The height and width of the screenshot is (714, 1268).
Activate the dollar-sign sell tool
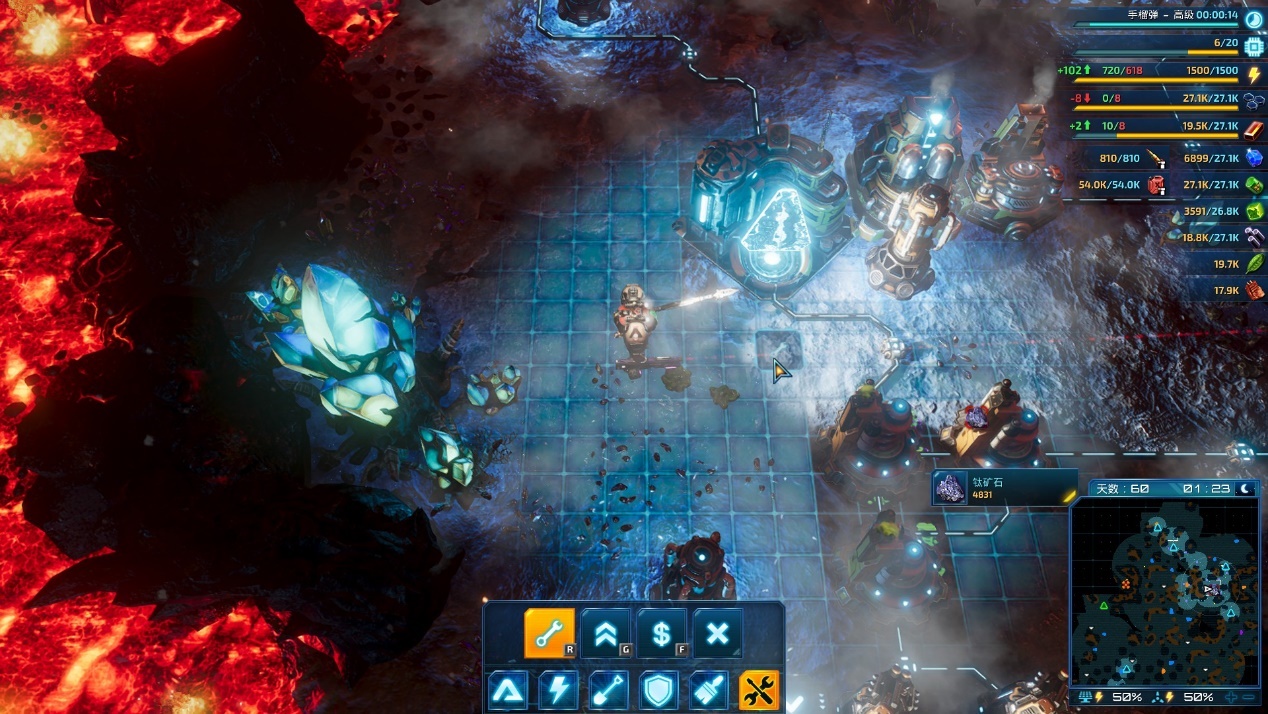click(662, 633)
